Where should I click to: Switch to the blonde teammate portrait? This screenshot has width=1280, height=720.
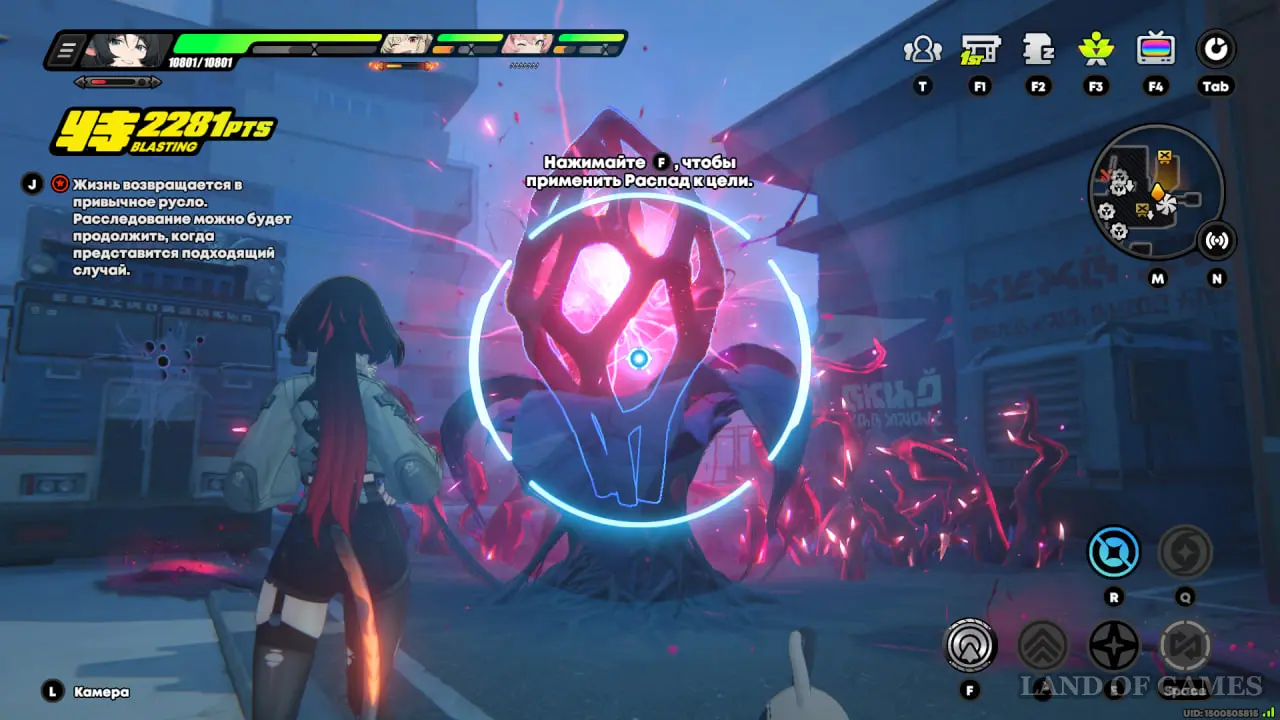(x=407, y=44)
